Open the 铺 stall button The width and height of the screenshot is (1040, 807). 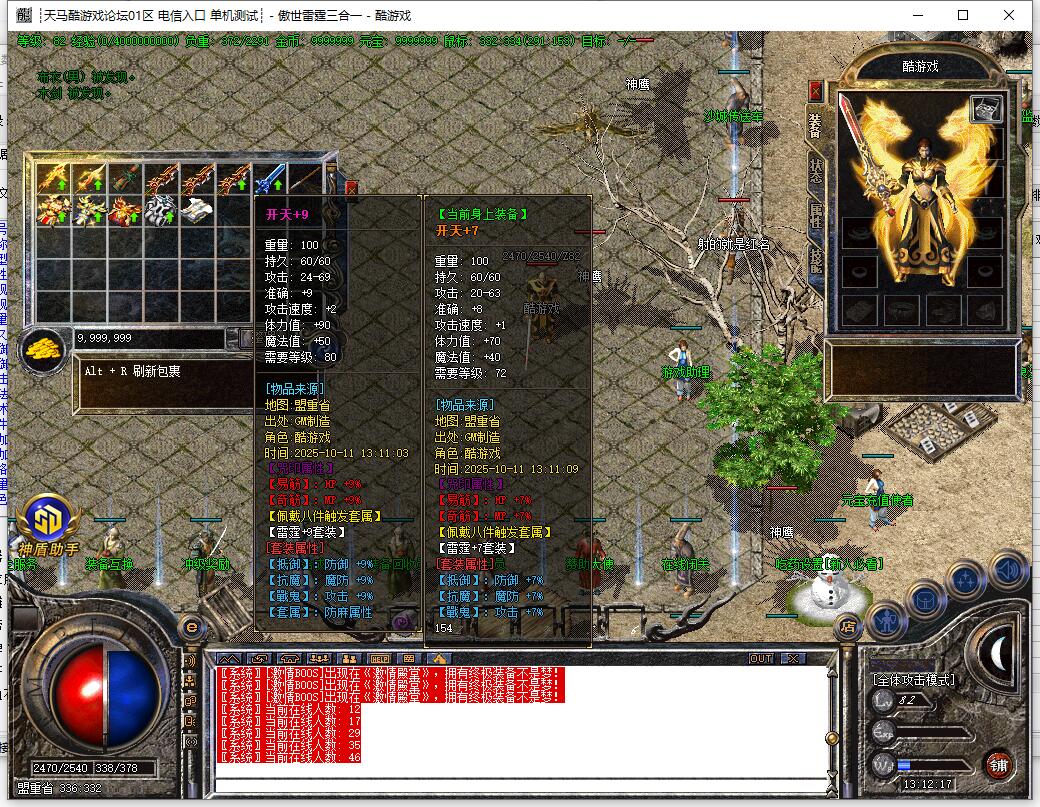click(997, 765)
